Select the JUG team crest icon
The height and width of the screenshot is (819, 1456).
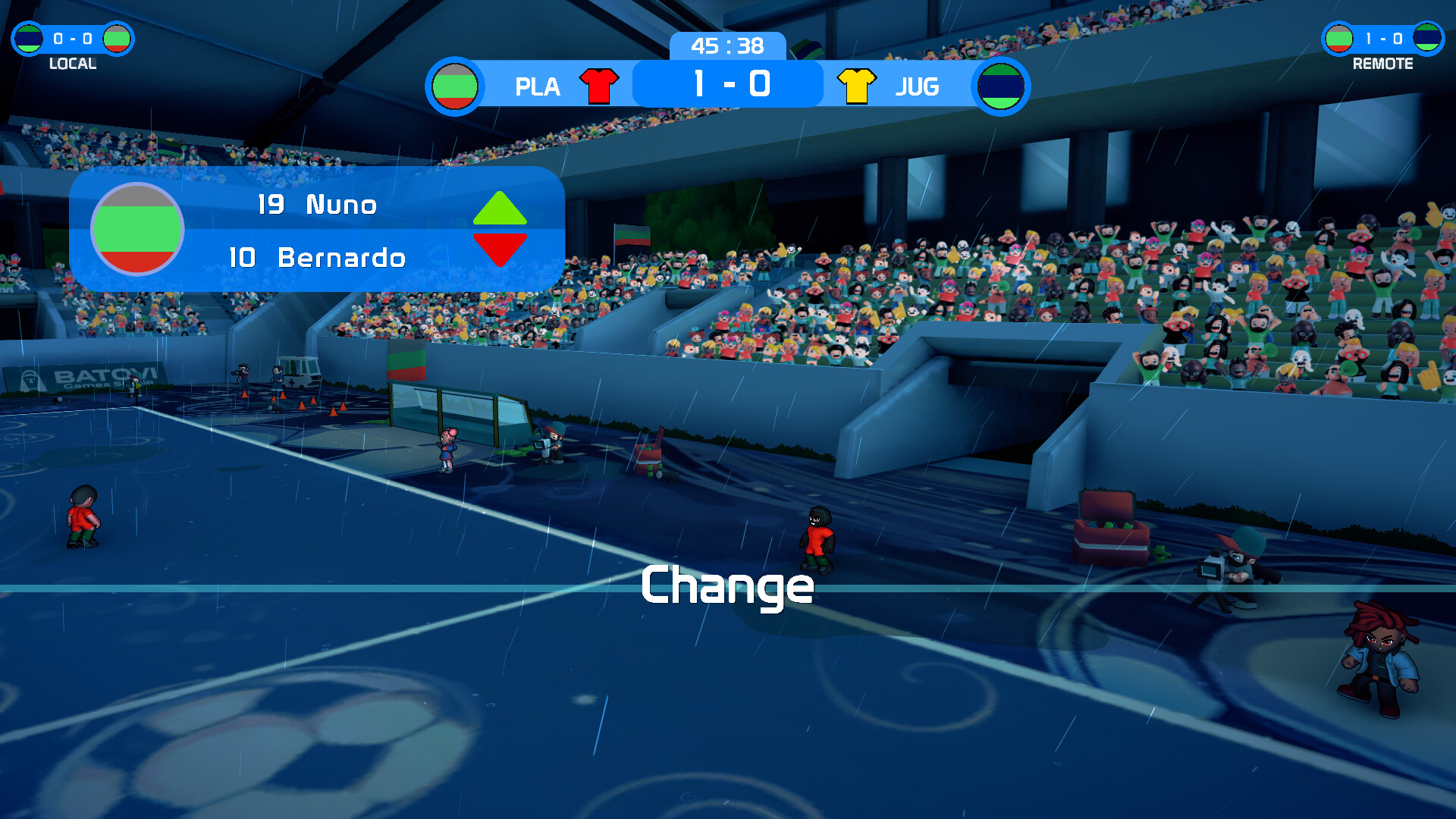999,86
